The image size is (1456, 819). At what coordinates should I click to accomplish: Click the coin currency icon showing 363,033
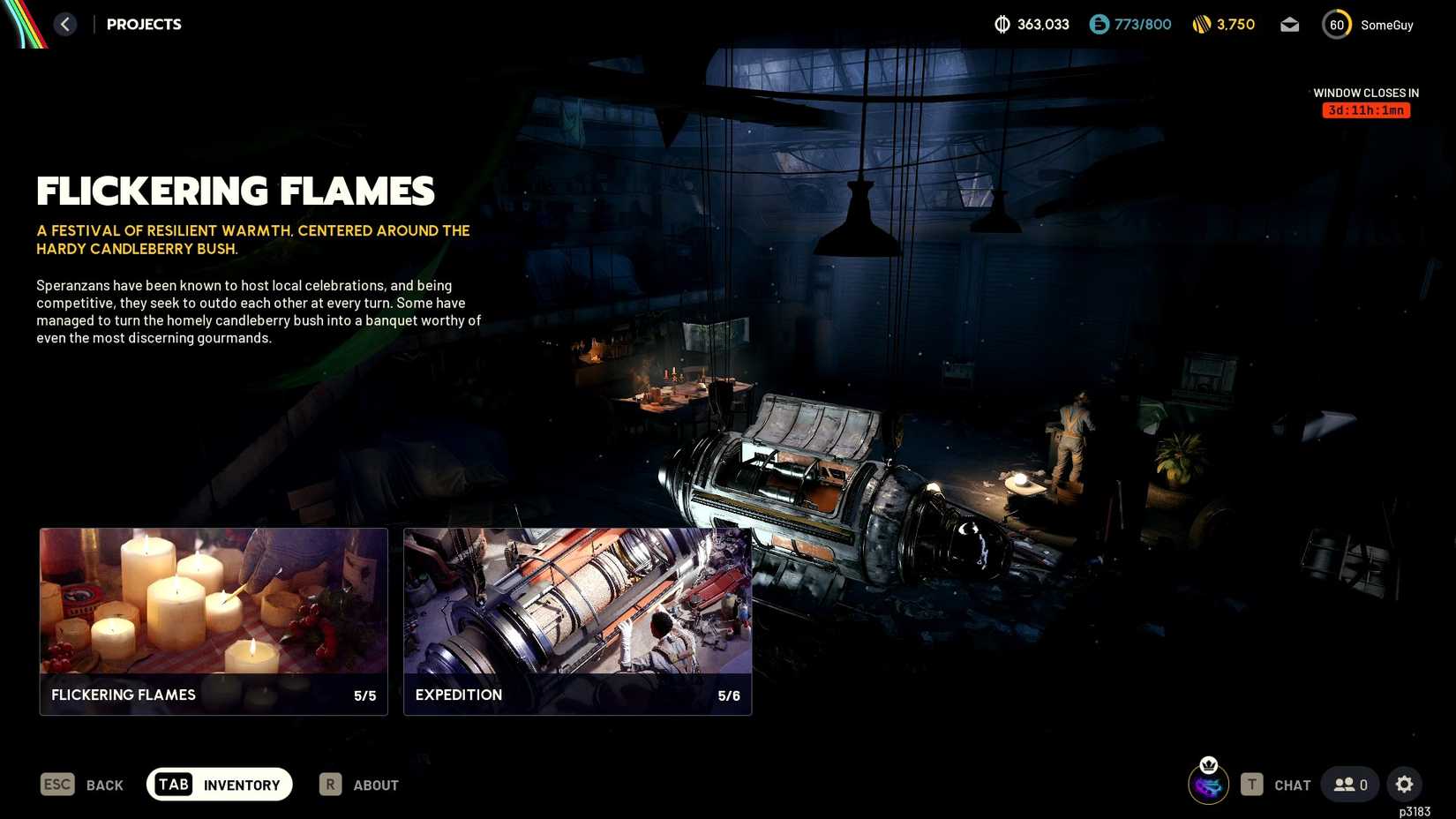(x=1003, y=25)
